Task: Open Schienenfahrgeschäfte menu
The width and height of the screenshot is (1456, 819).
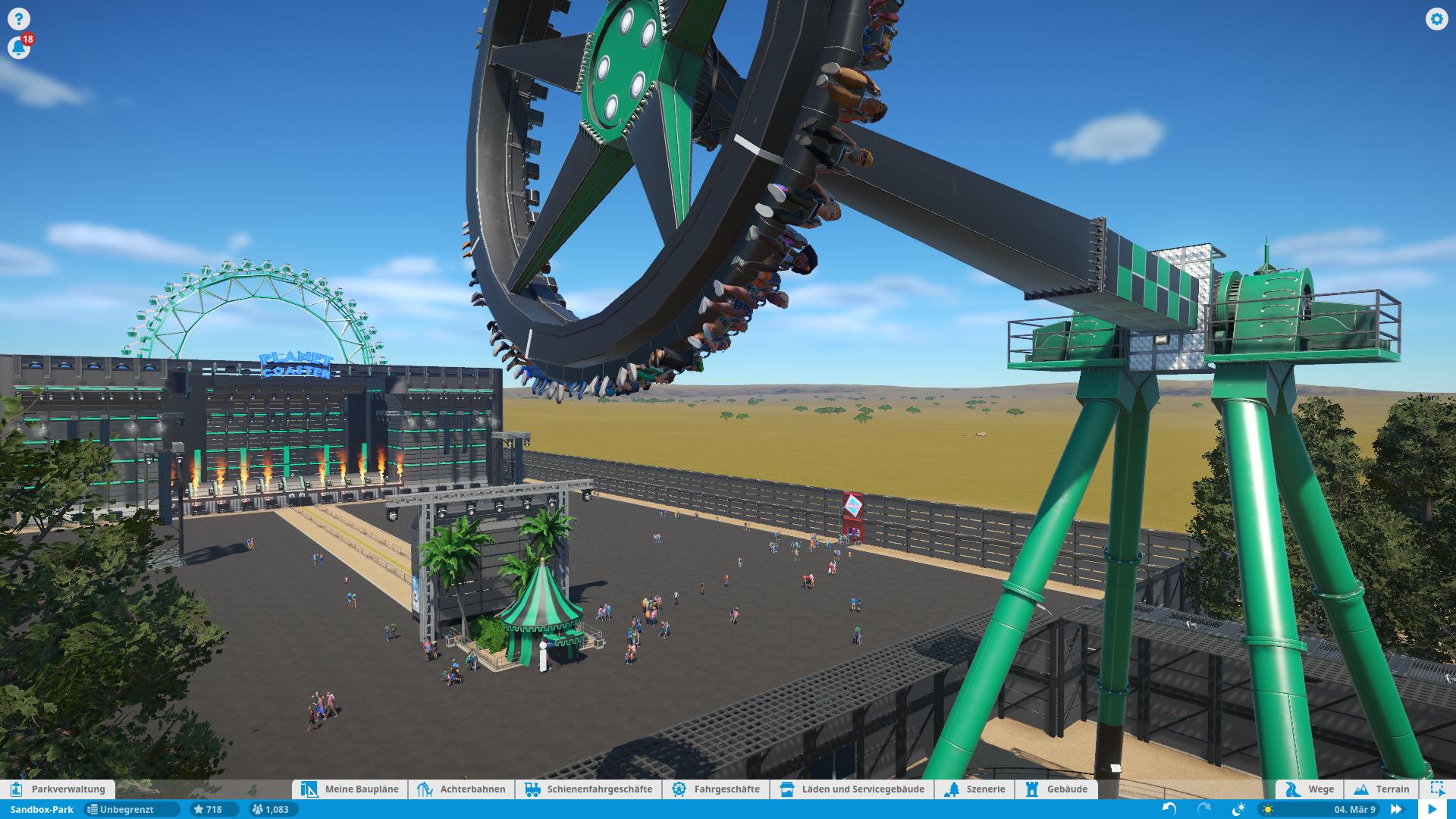Action: tap(588, 789)
